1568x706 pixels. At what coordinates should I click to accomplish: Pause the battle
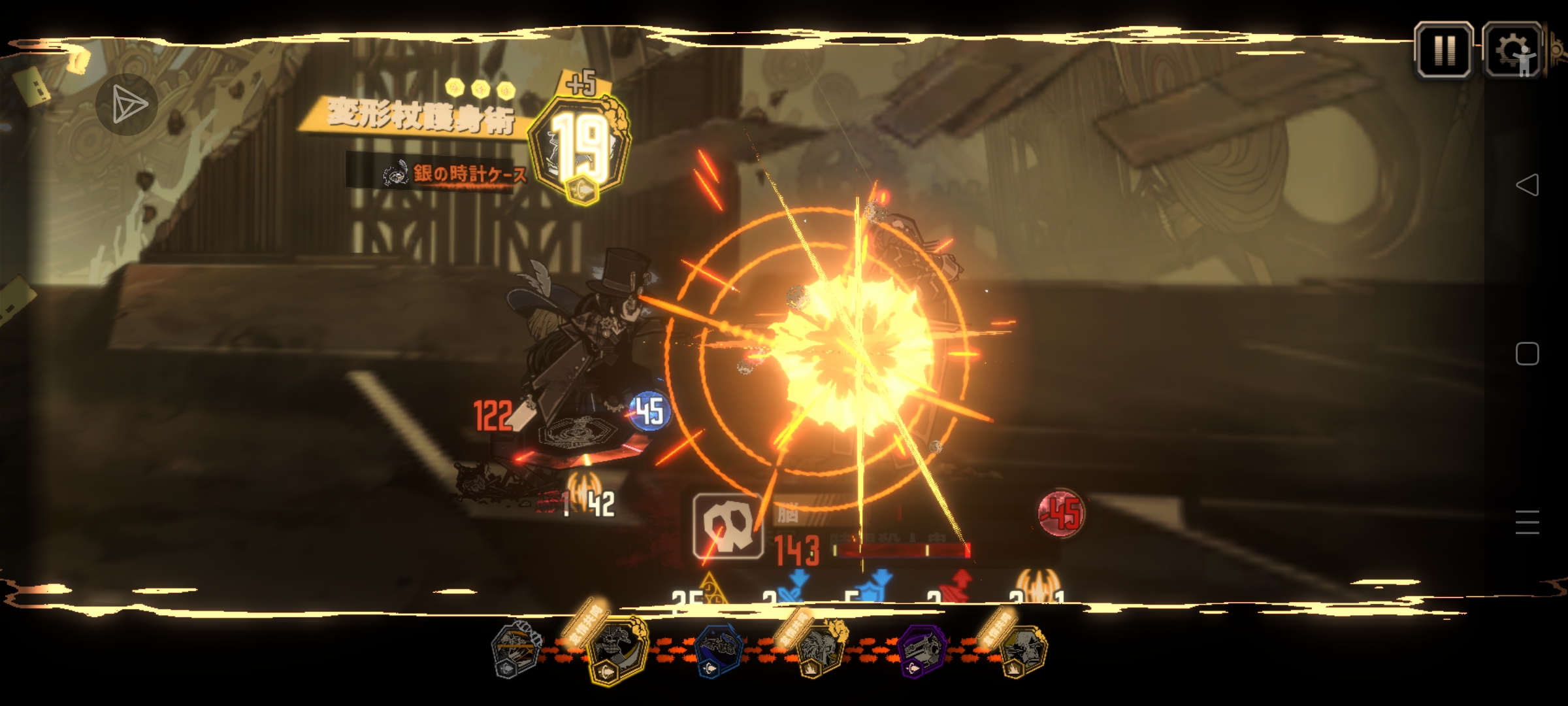[1443, 50]
